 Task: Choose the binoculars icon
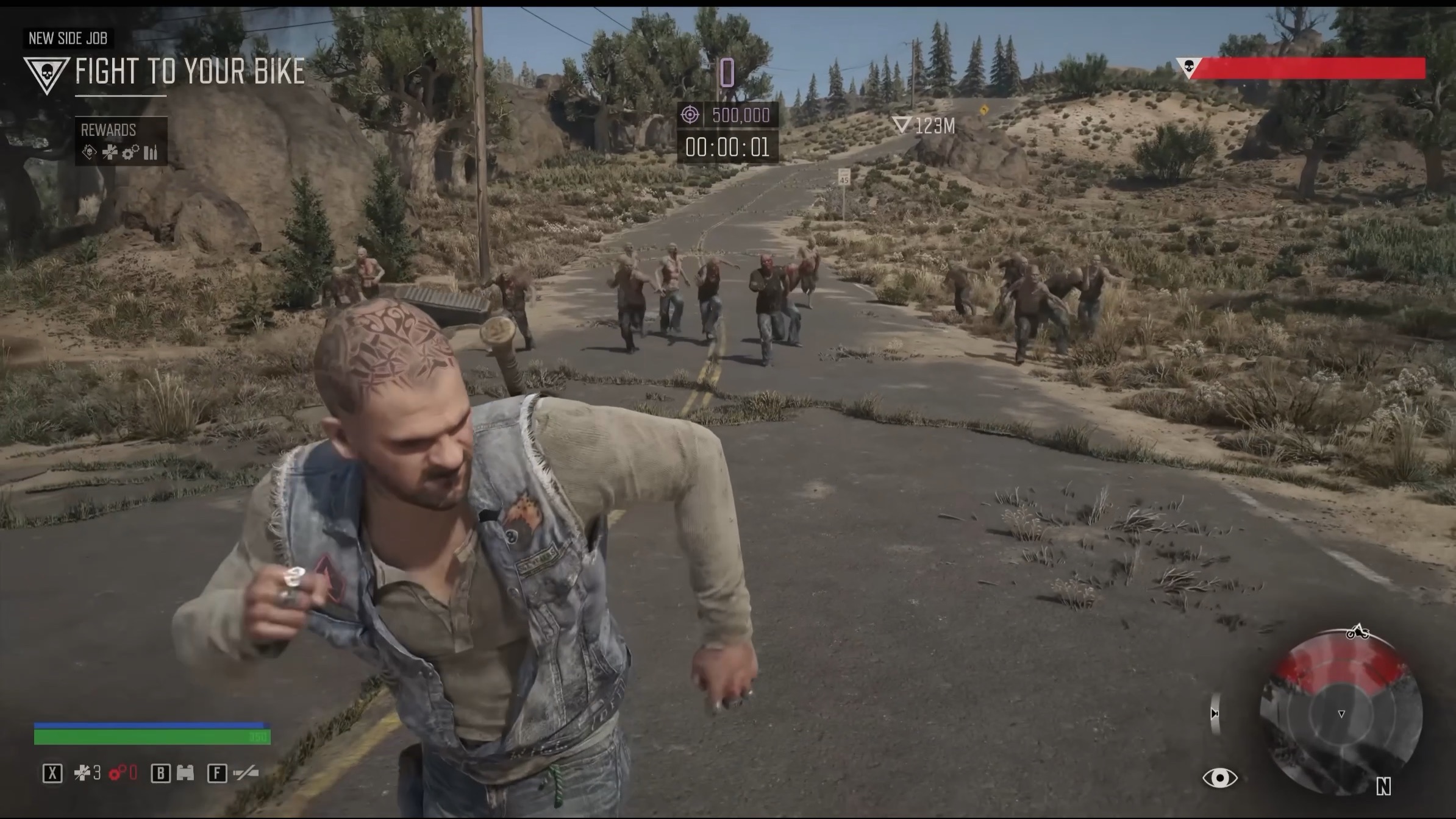tap(185, 773)
